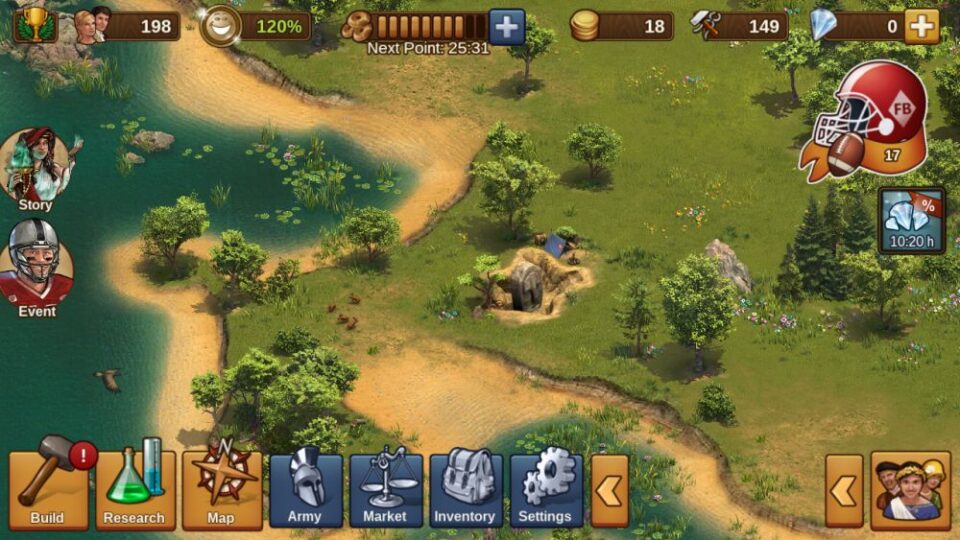
Task: Open the Research menu
Action: point(135,490)
